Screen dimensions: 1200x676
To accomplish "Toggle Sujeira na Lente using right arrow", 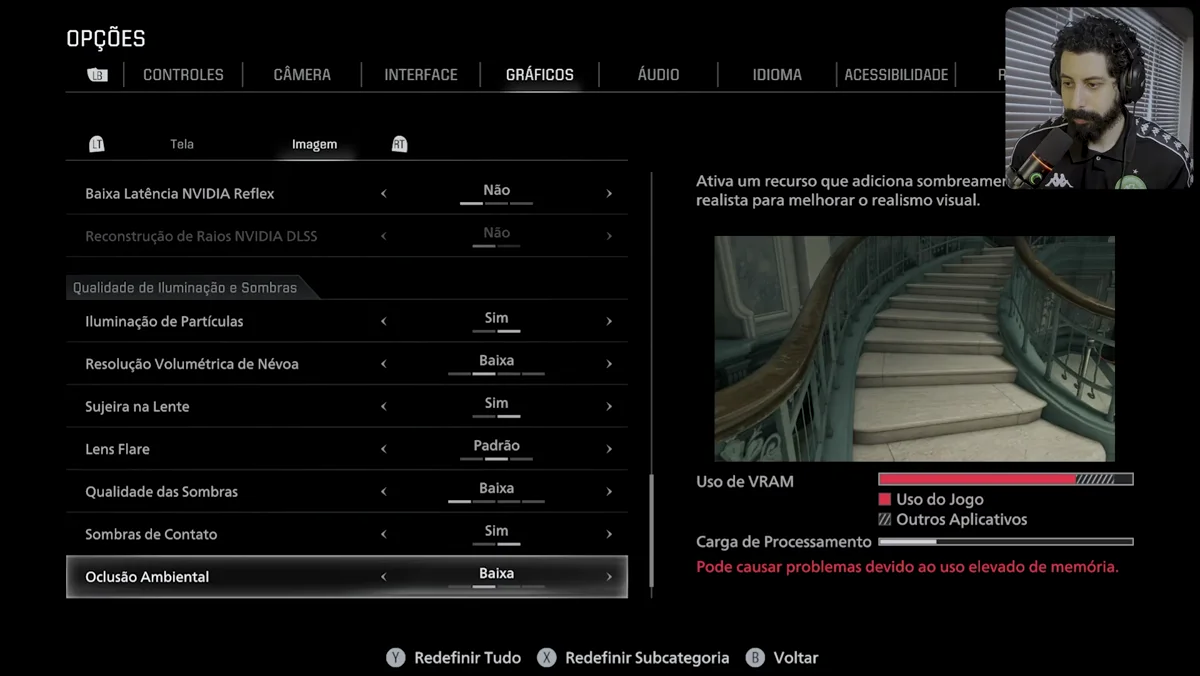I will (609, 407).
